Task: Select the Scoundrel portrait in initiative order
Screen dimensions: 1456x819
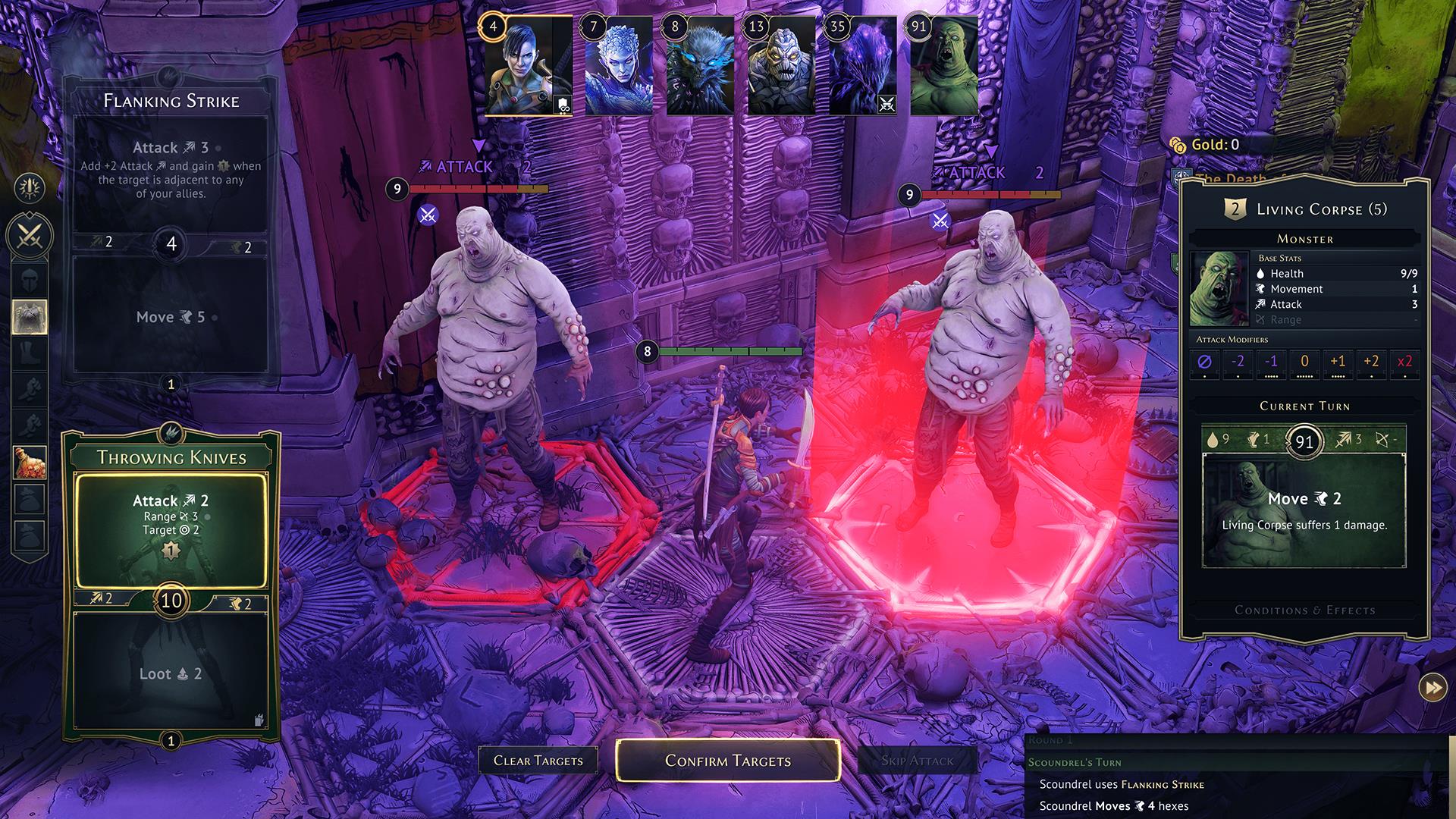Action: point(529,67)
